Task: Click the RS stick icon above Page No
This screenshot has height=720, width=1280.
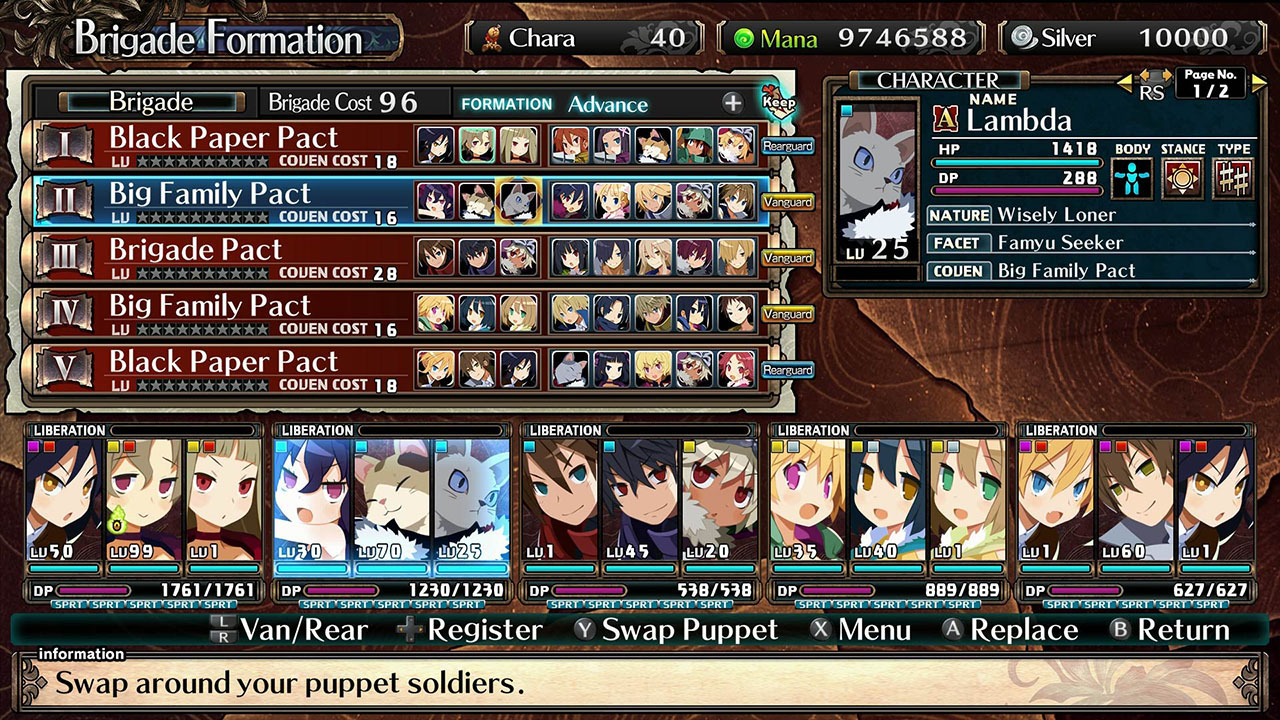Action: coord(1156,80)
